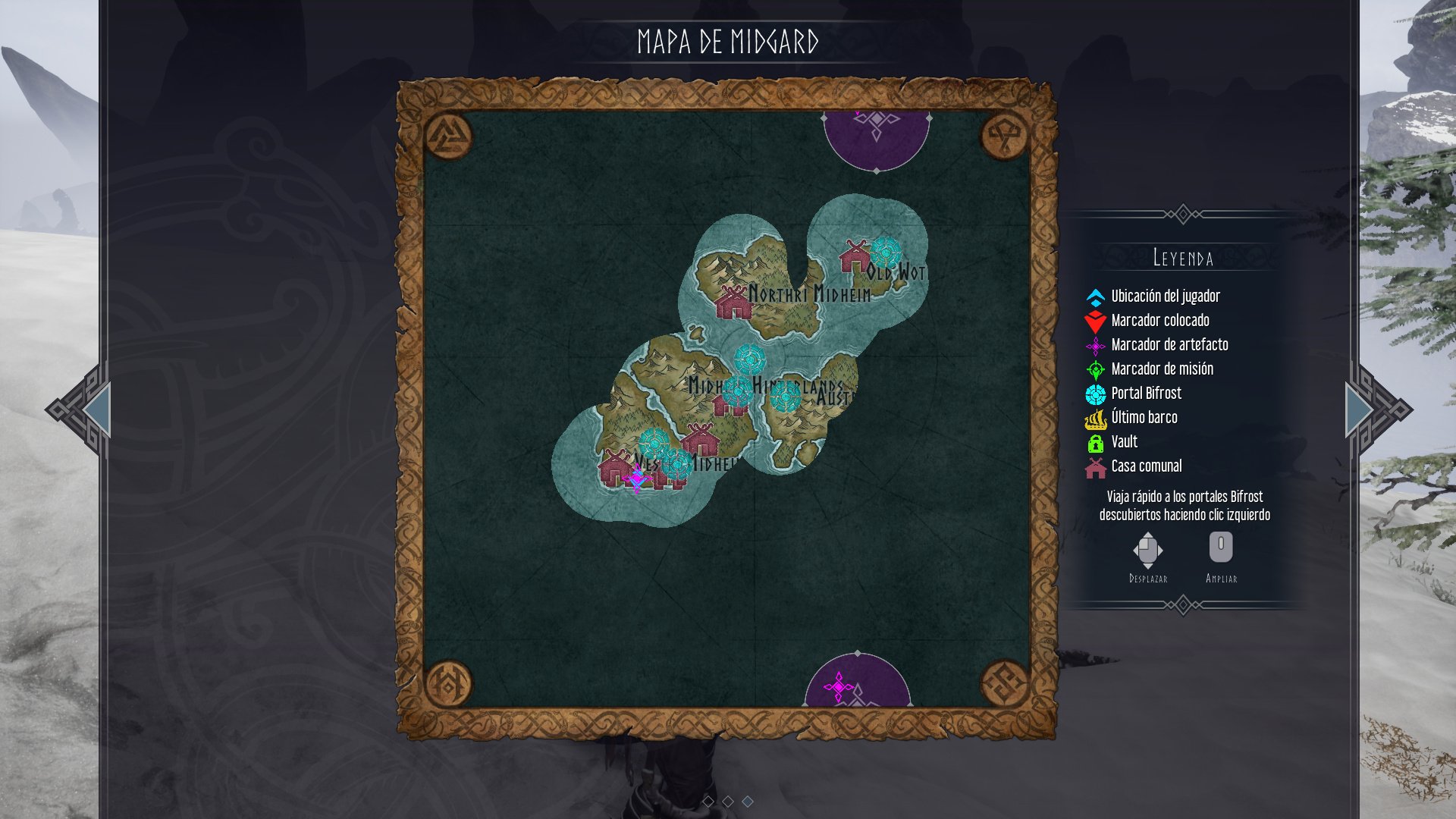Go to the previous page with the left arrow
The image size is (1456, 819).
tap(91, 410)
